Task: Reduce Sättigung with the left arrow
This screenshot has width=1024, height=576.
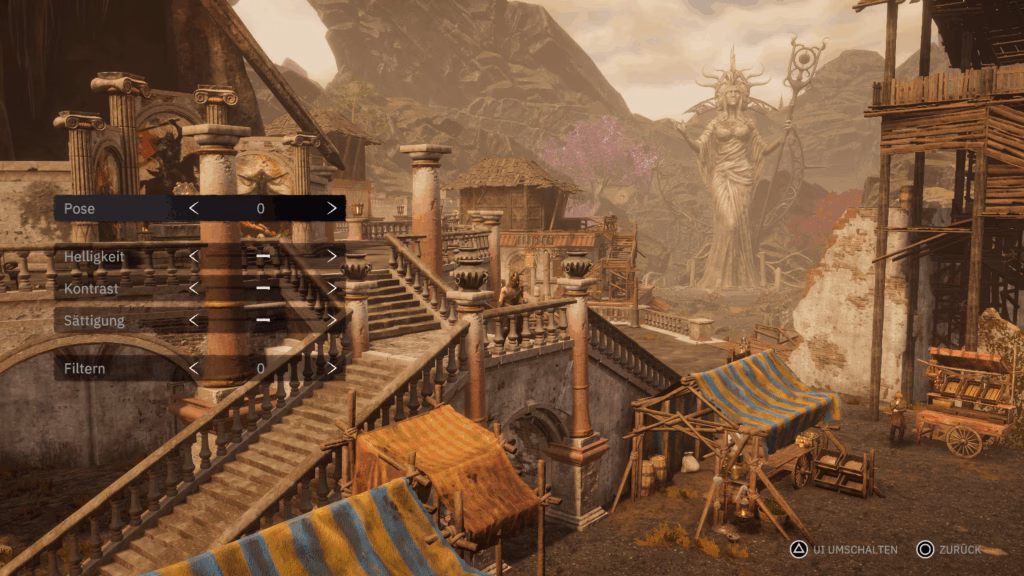Action: (x=194, y=321)
